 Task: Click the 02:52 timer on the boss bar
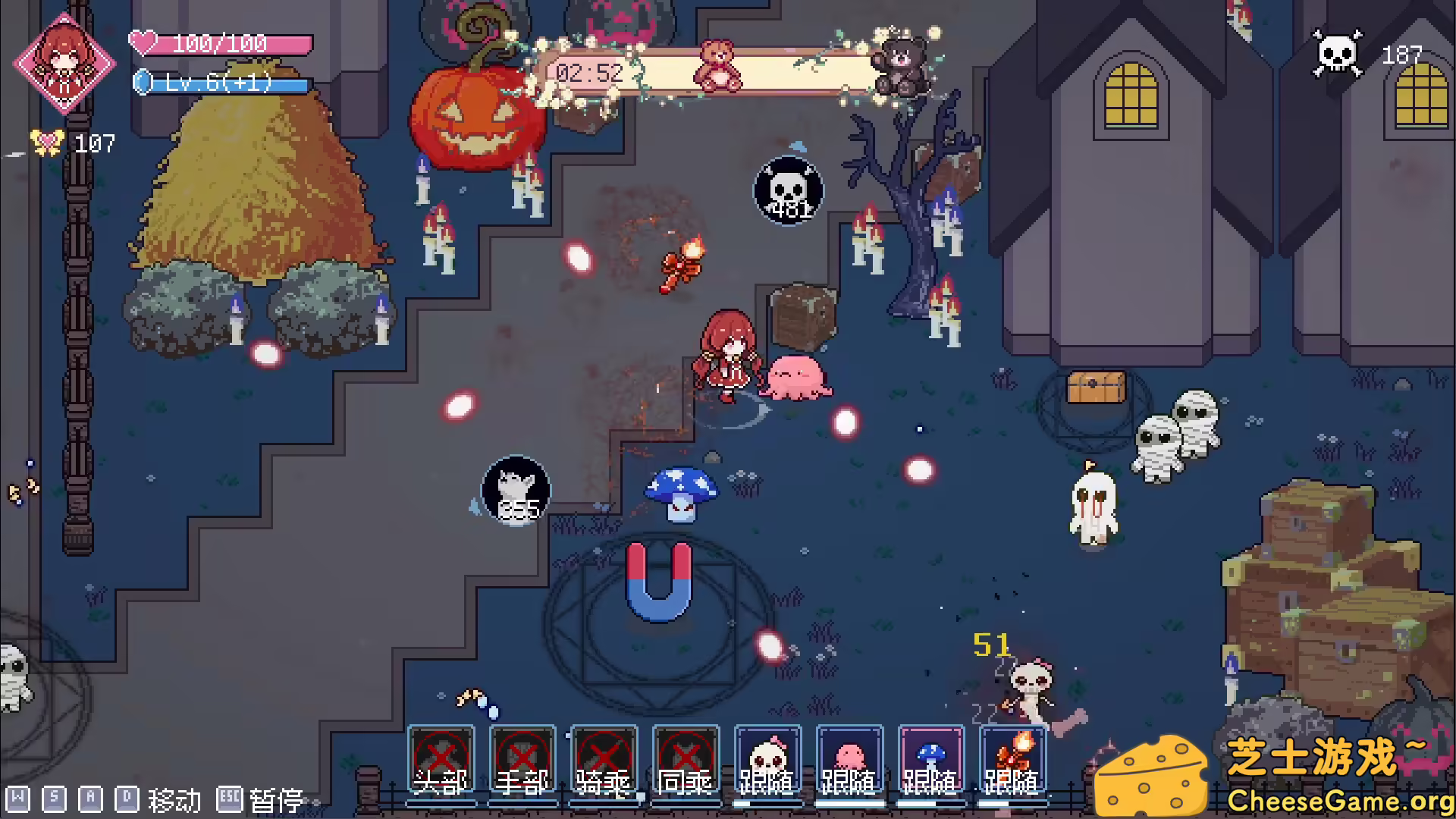click(x=589, y=74)
